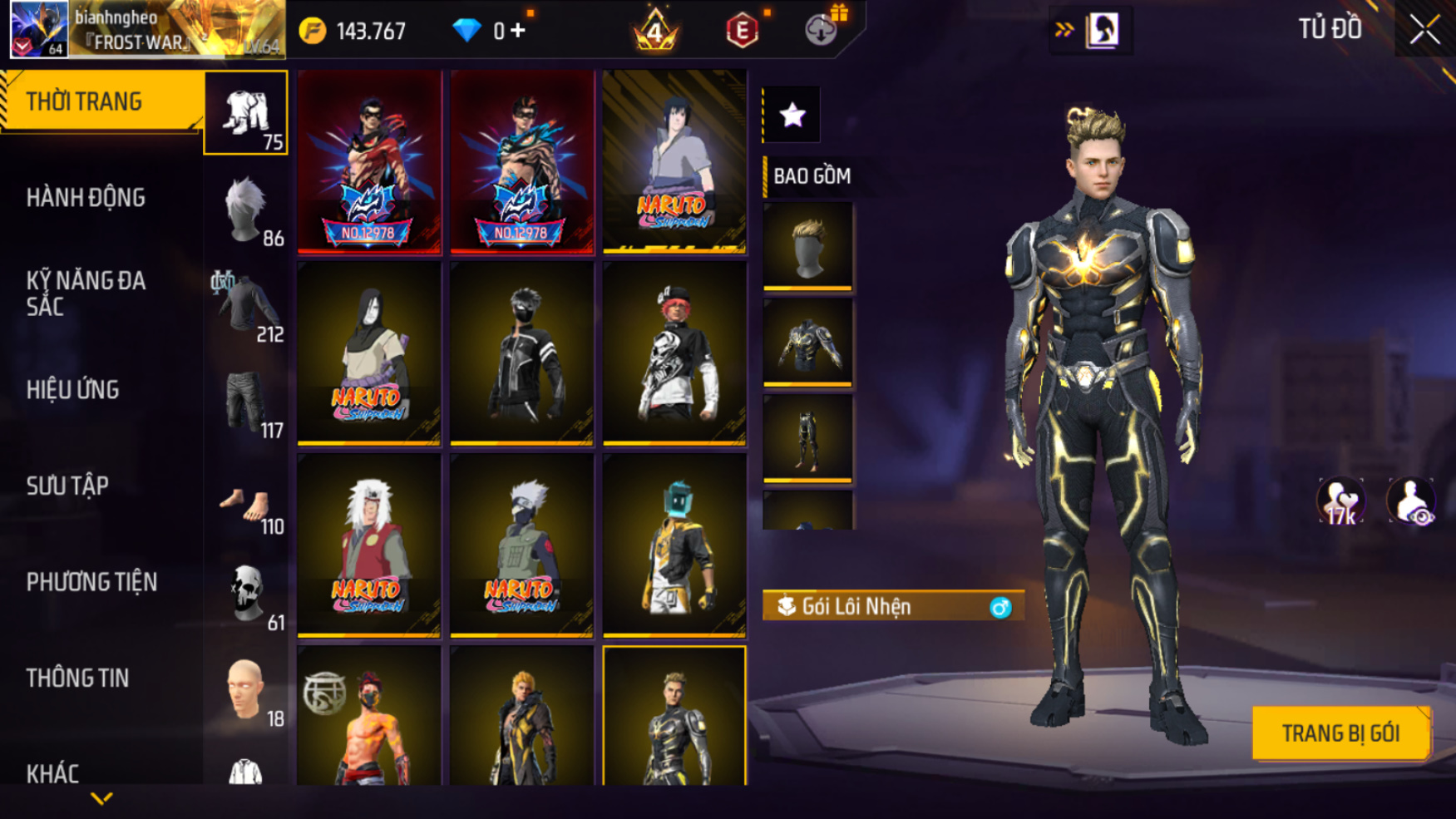Select the pants subcategory with 117 items
This screenshot has width=1456, height=819.
coord(247,404)
